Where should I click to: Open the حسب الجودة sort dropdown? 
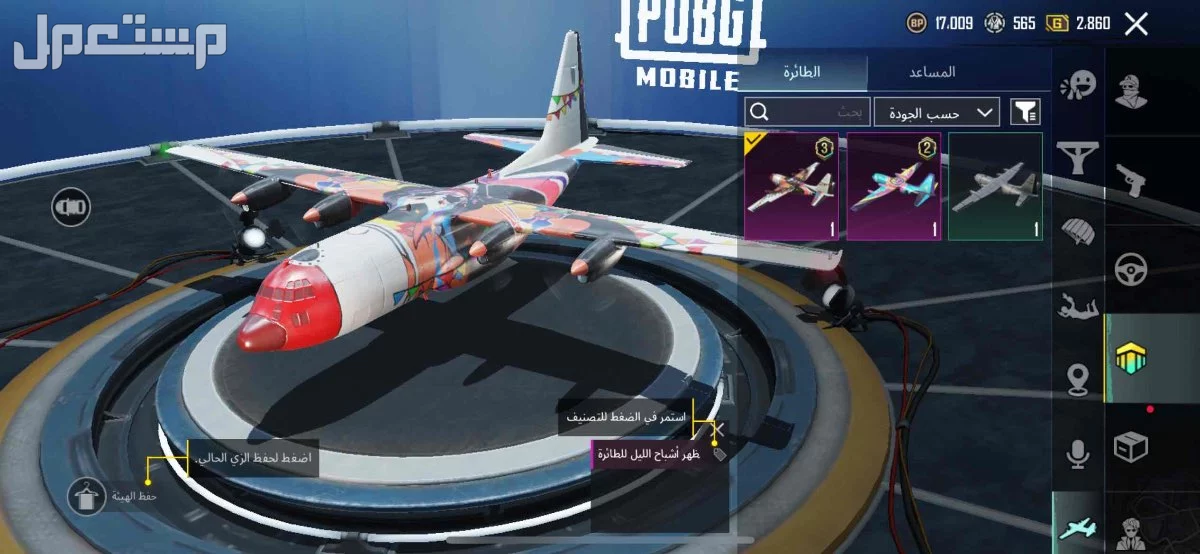click(936, 111)
